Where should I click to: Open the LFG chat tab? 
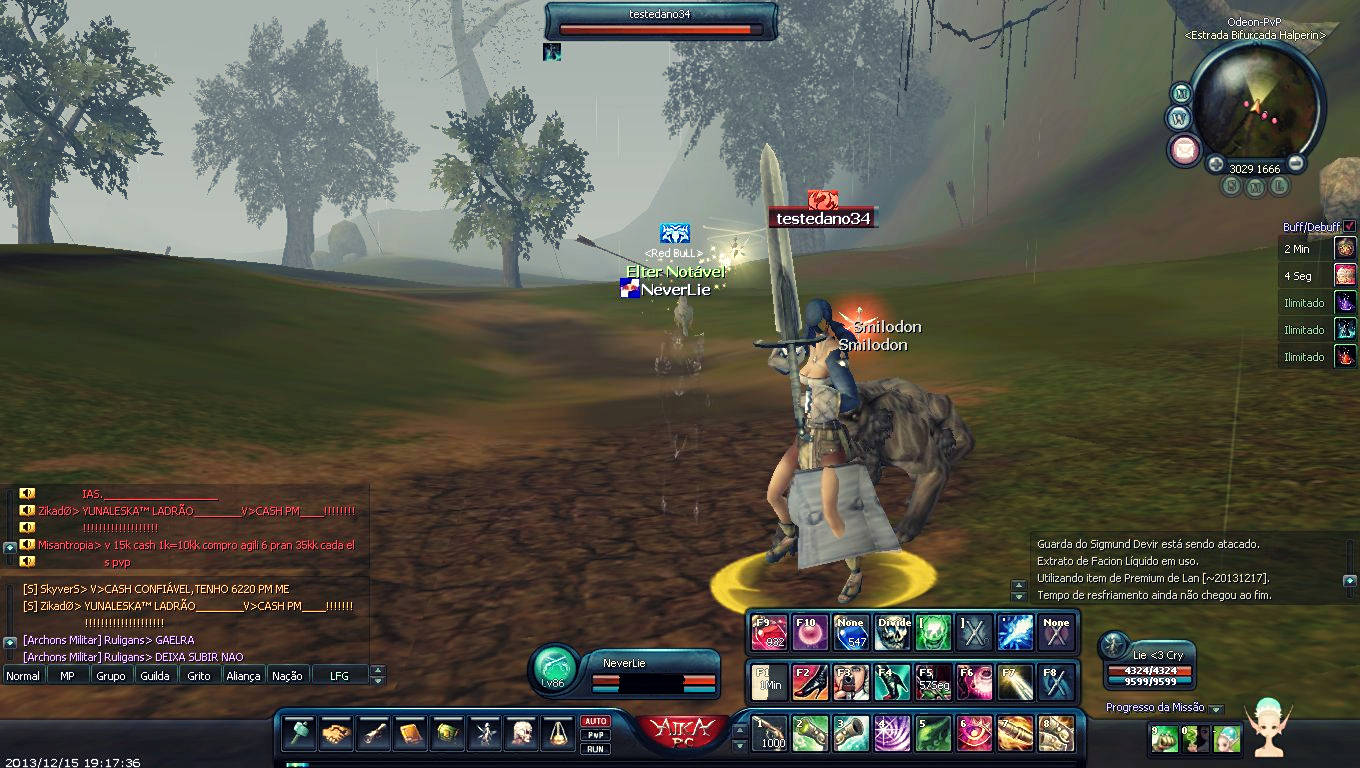[x=339, y=676]
